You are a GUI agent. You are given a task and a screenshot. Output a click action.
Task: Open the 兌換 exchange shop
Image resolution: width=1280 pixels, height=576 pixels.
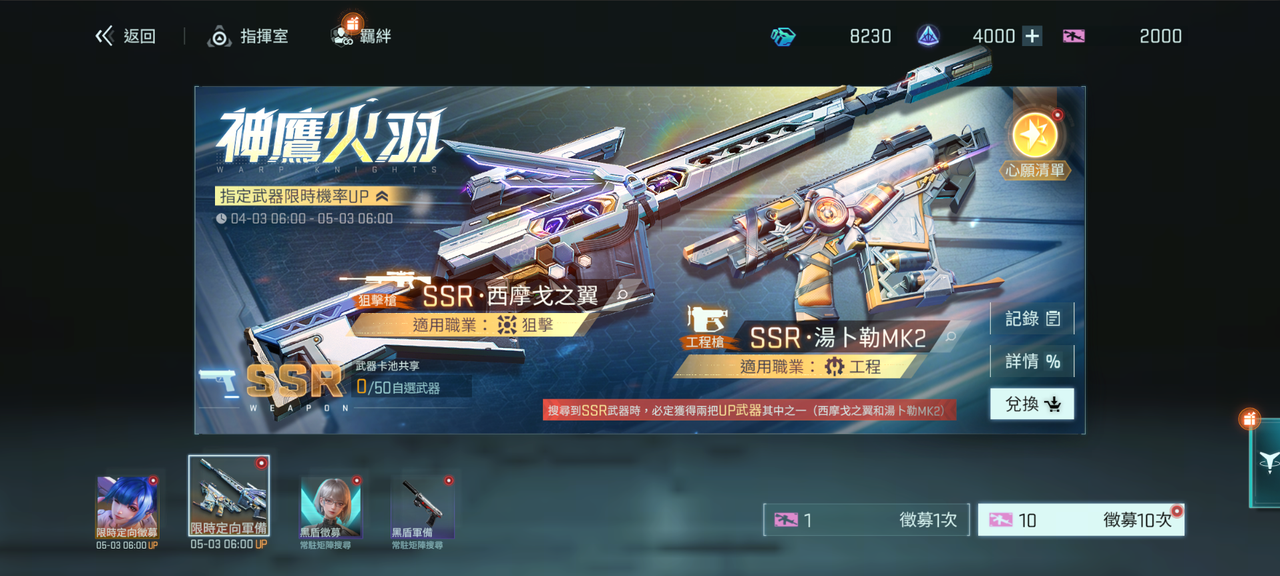click(x=1032, y=404)
